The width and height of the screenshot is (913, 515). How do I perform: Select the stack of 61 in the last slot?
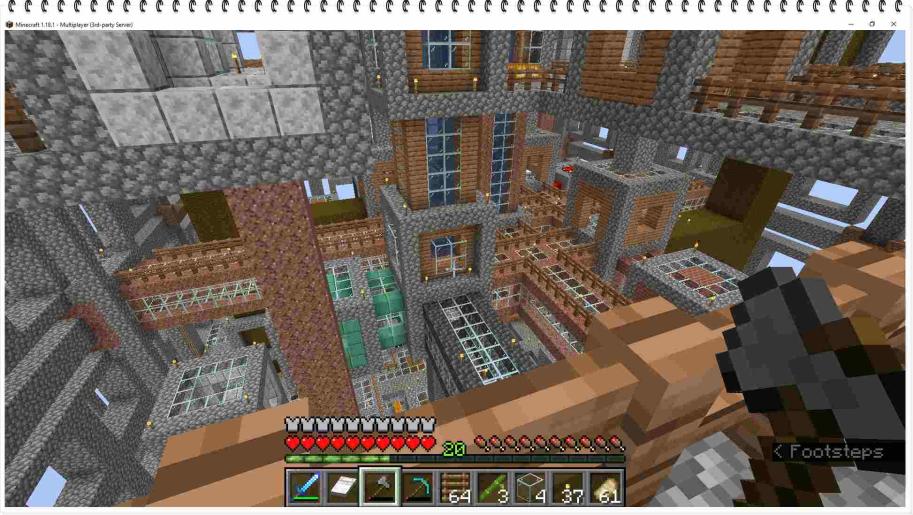pyautogui.click(x=607, y=488)
